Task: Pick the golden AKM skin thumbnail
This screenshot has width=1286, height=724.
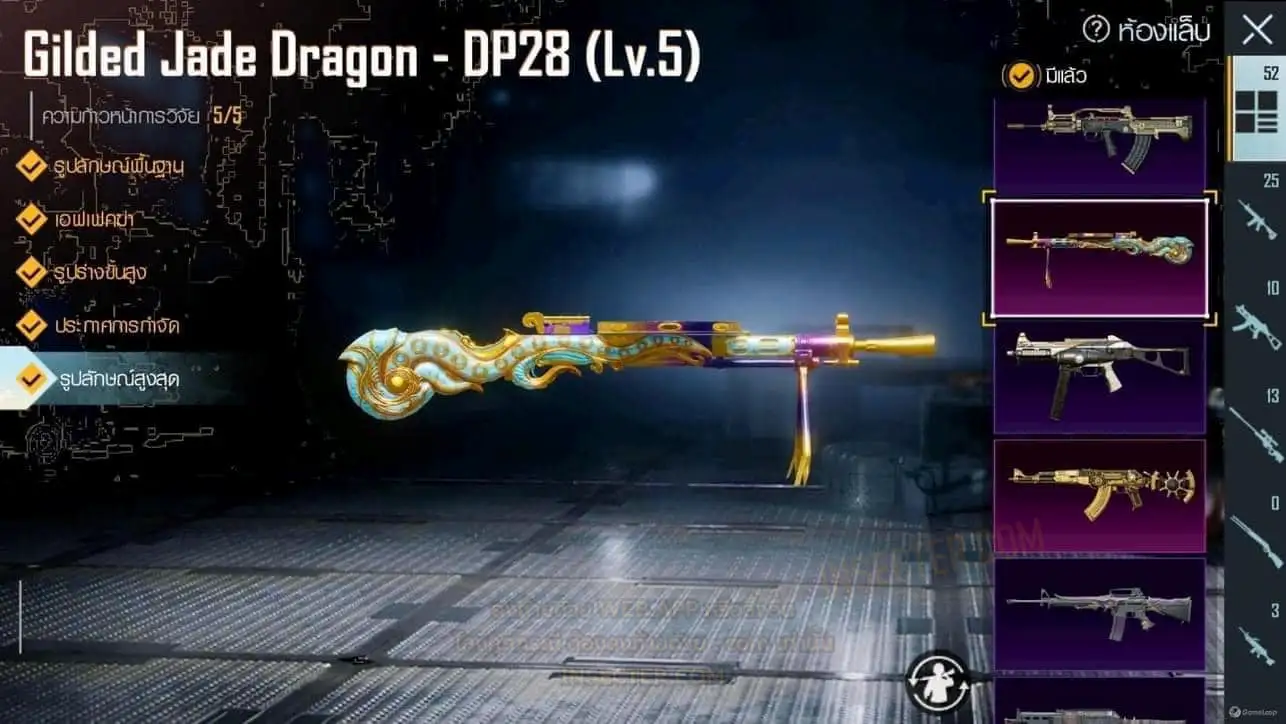Action: [x=1099, y=495]
